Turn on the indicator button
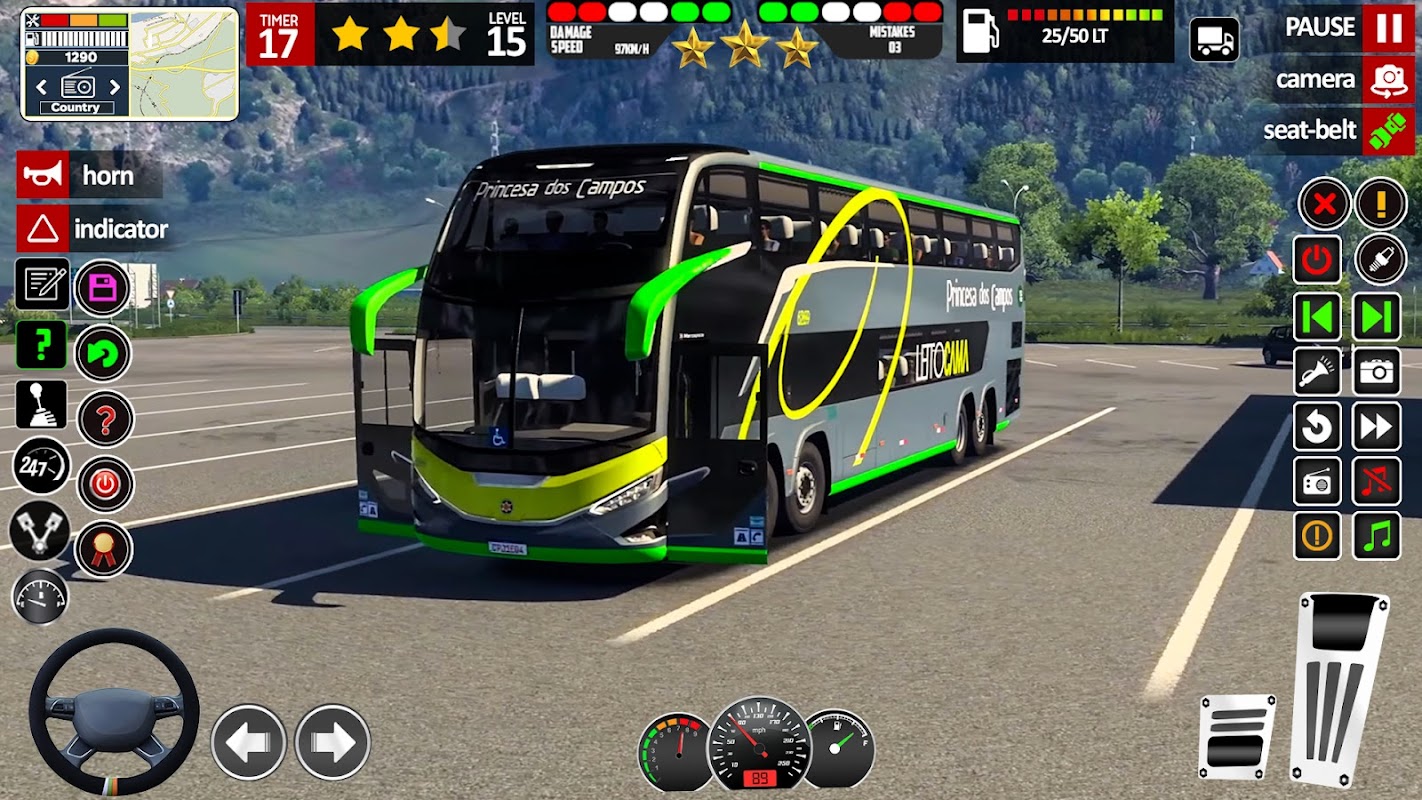The image size is (1422, 800). point(43,229)
